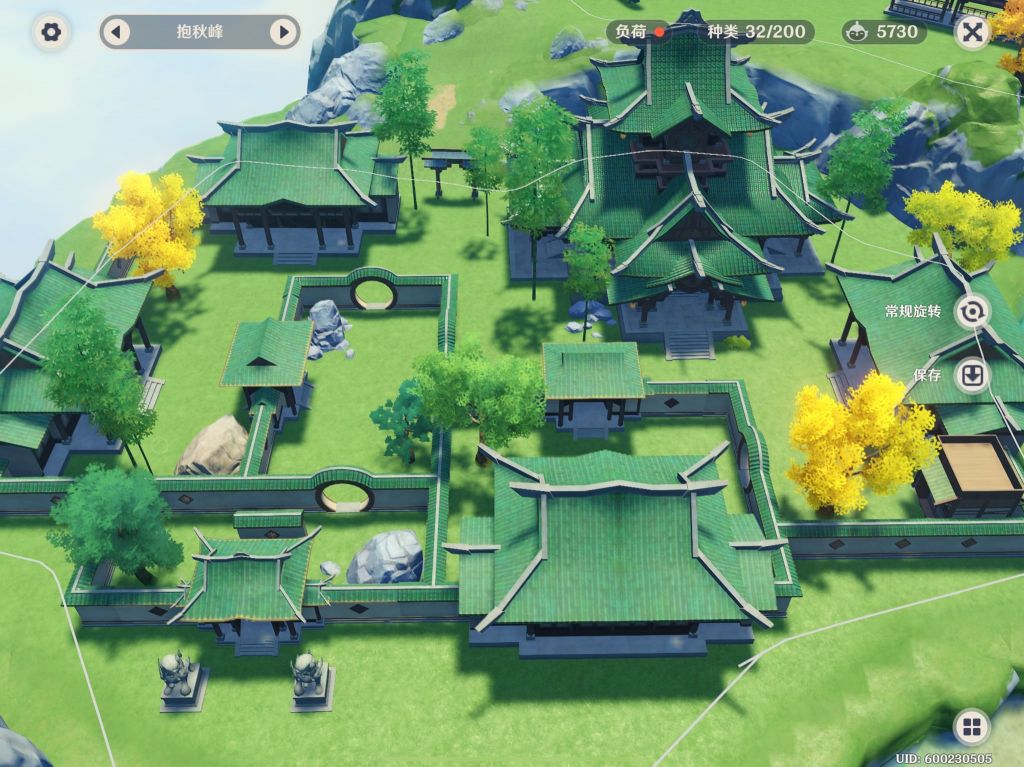This screenshot has height=767, width=1024.
Task: Save the layout with the 保存 button
Action: (x=970, y=376)
